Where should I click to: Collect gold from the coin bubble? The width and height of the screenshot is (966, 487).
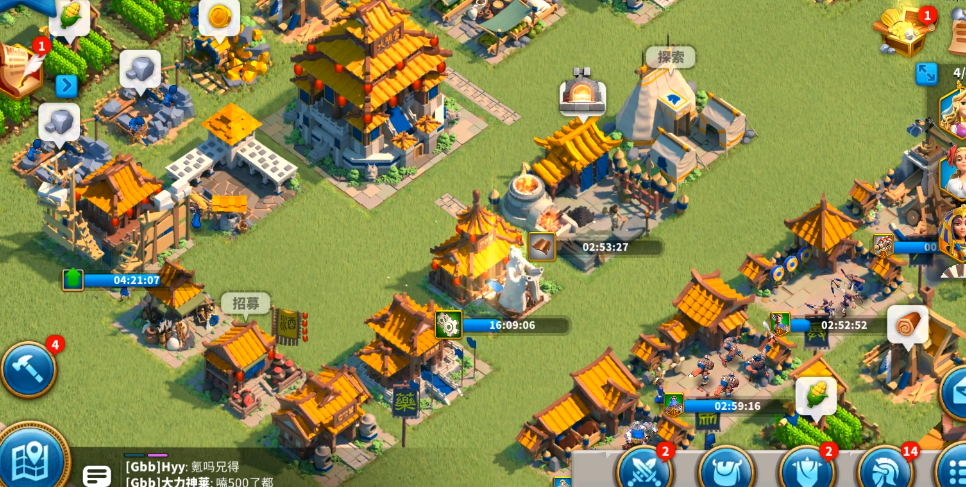219,17
